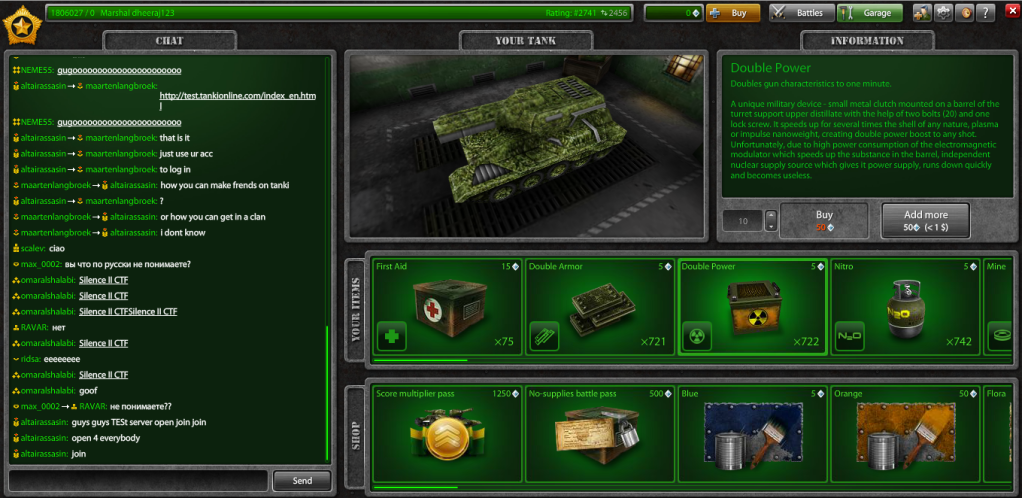Send the chat message
Image resolution: width=1022 pixels, height=498 pixels.
(302, 481)
